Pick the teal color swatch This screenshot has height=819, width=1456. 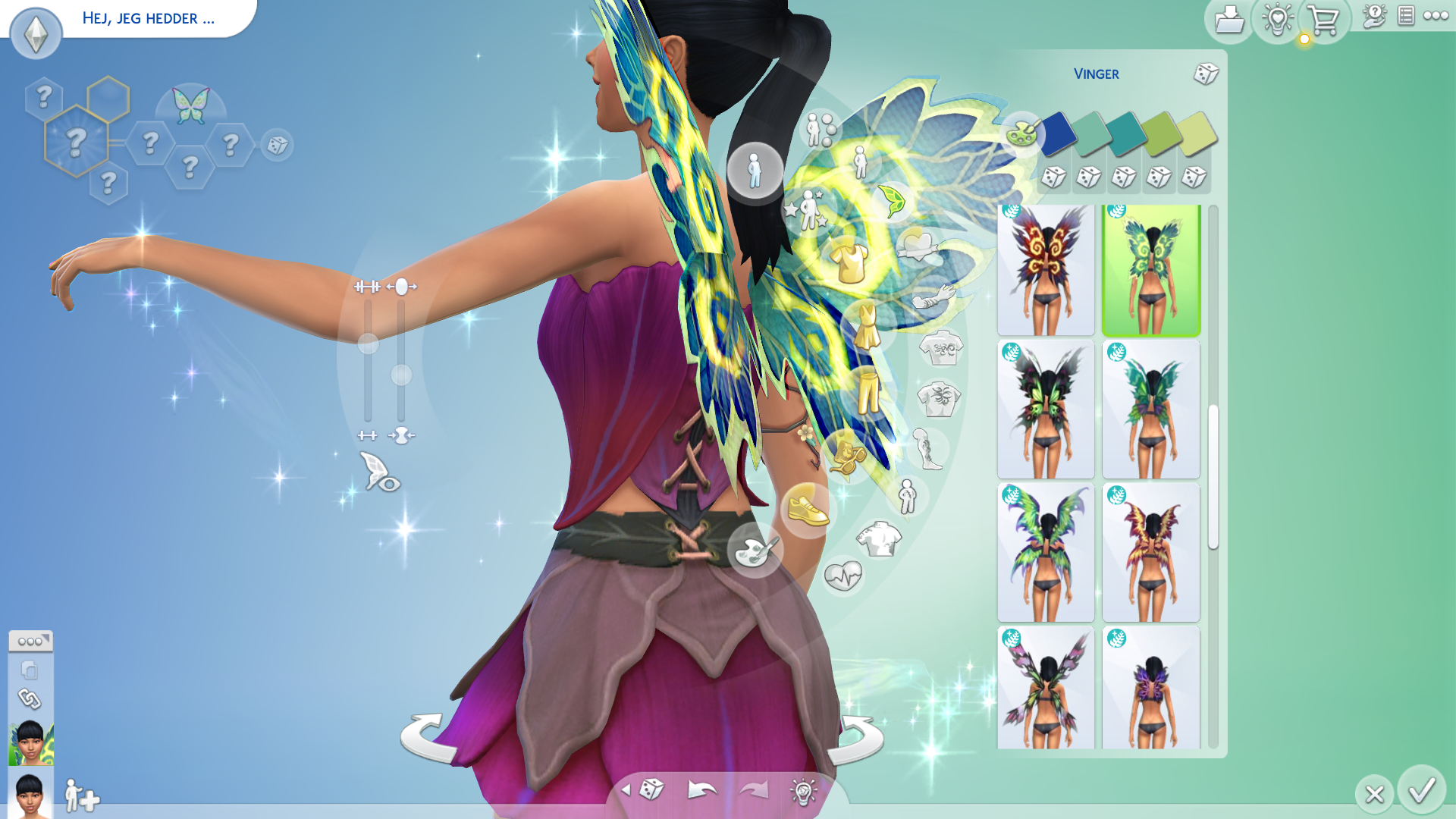pyautogui.click(x=1127, y=132)
